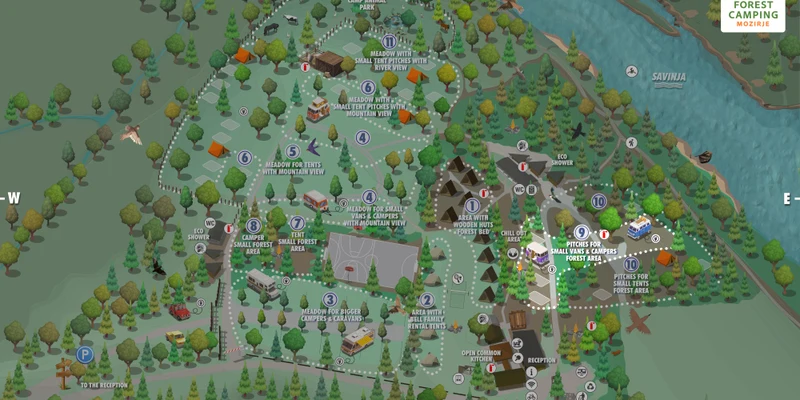The height and width of the screenshot is (400, 800).
Task: Select marker 7 tent small forest area
Action: coord(297,223)
